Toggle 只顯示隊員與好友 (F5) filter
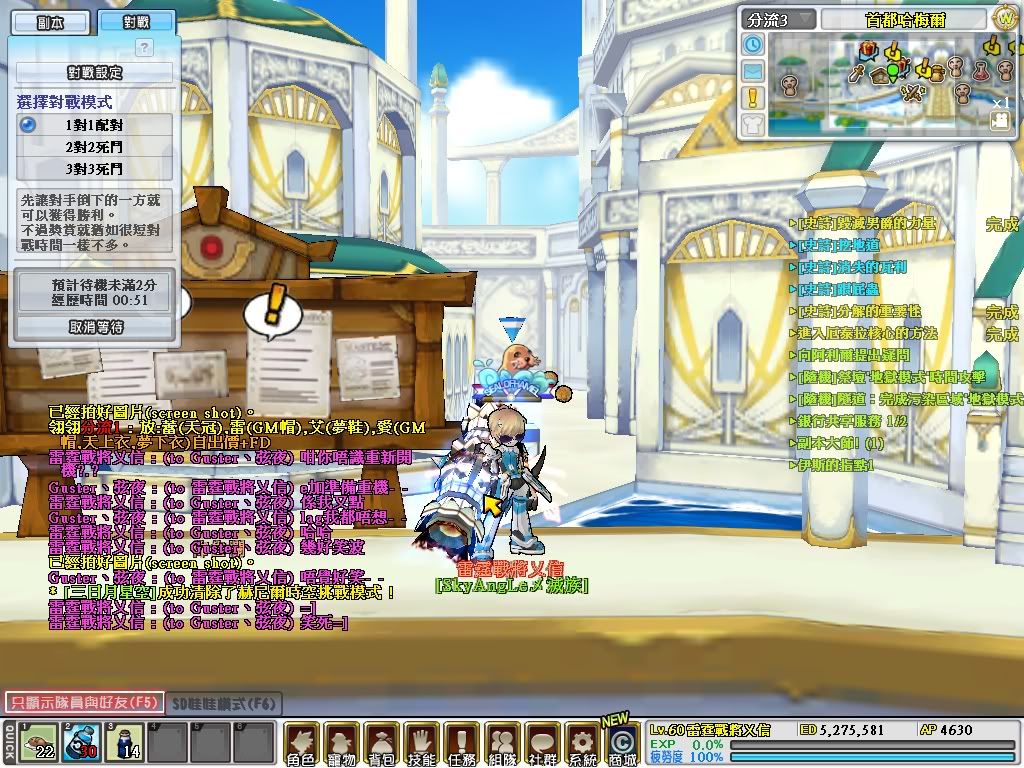The height and width of the screenshot is (768, 1024). click(83, 703)
